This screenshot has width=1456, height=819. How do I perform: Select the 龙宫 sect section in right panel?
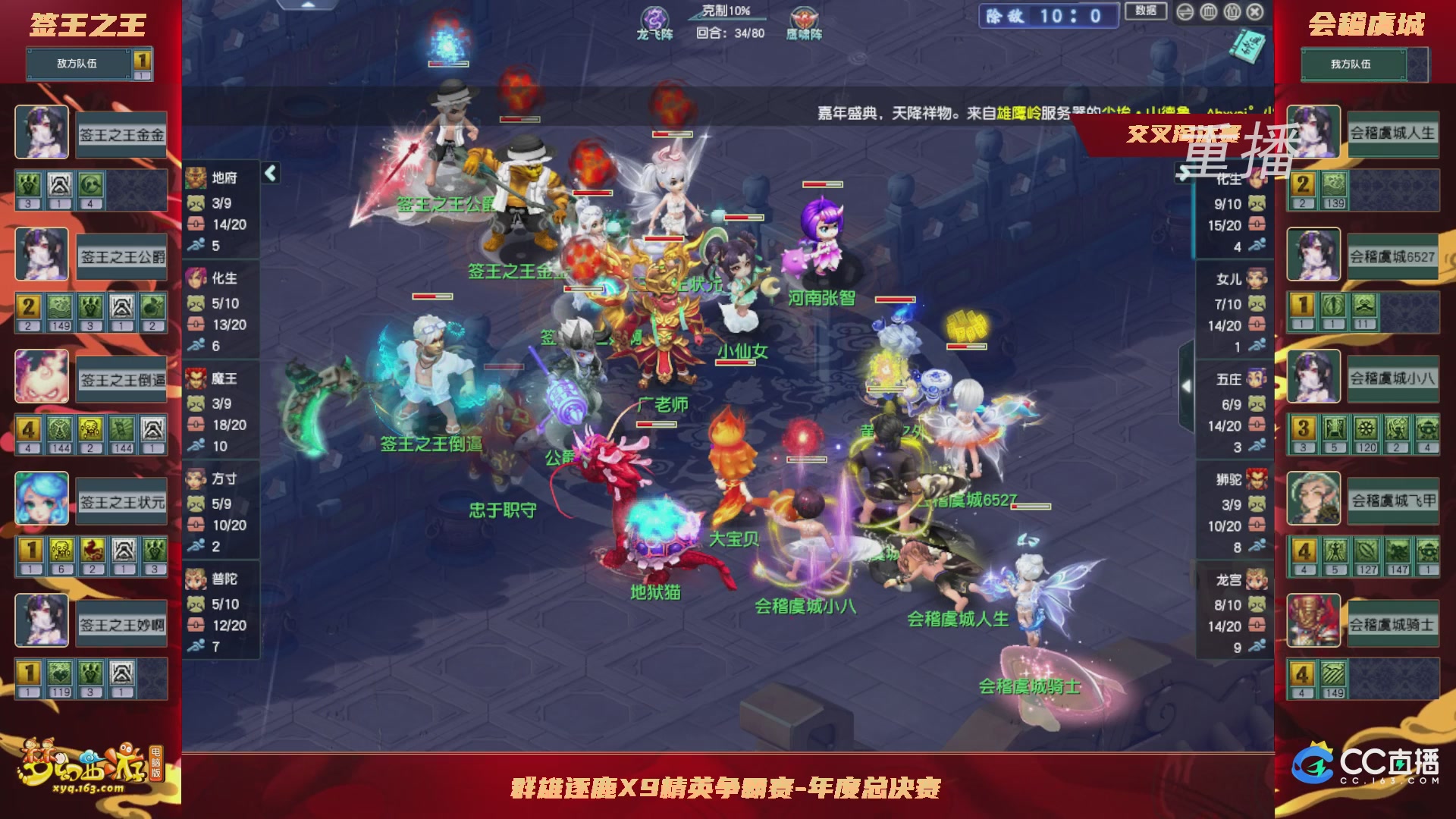(x=1236, y=580)
